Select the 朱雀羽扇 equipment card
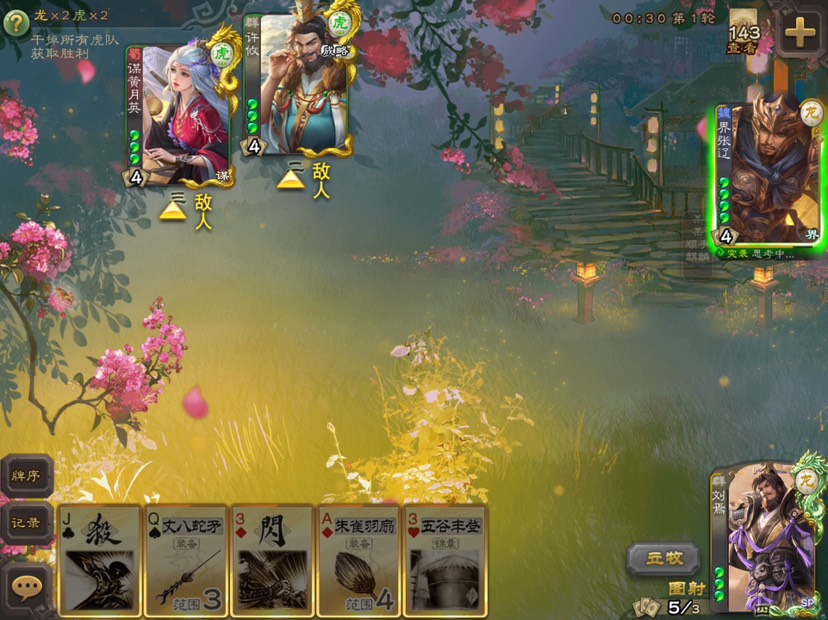 [358, 561]
